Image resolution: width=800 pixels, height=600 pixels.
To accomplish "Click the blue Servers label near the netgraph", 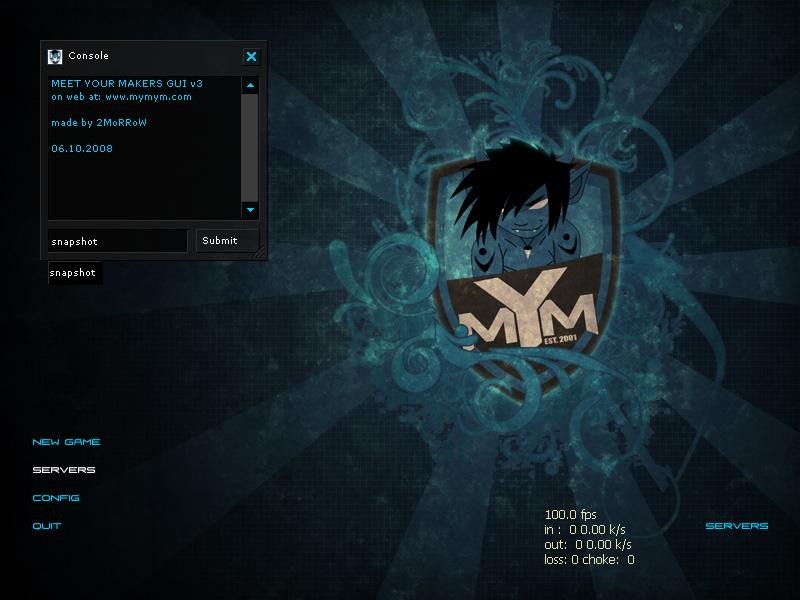I will (x=737, y=526).
